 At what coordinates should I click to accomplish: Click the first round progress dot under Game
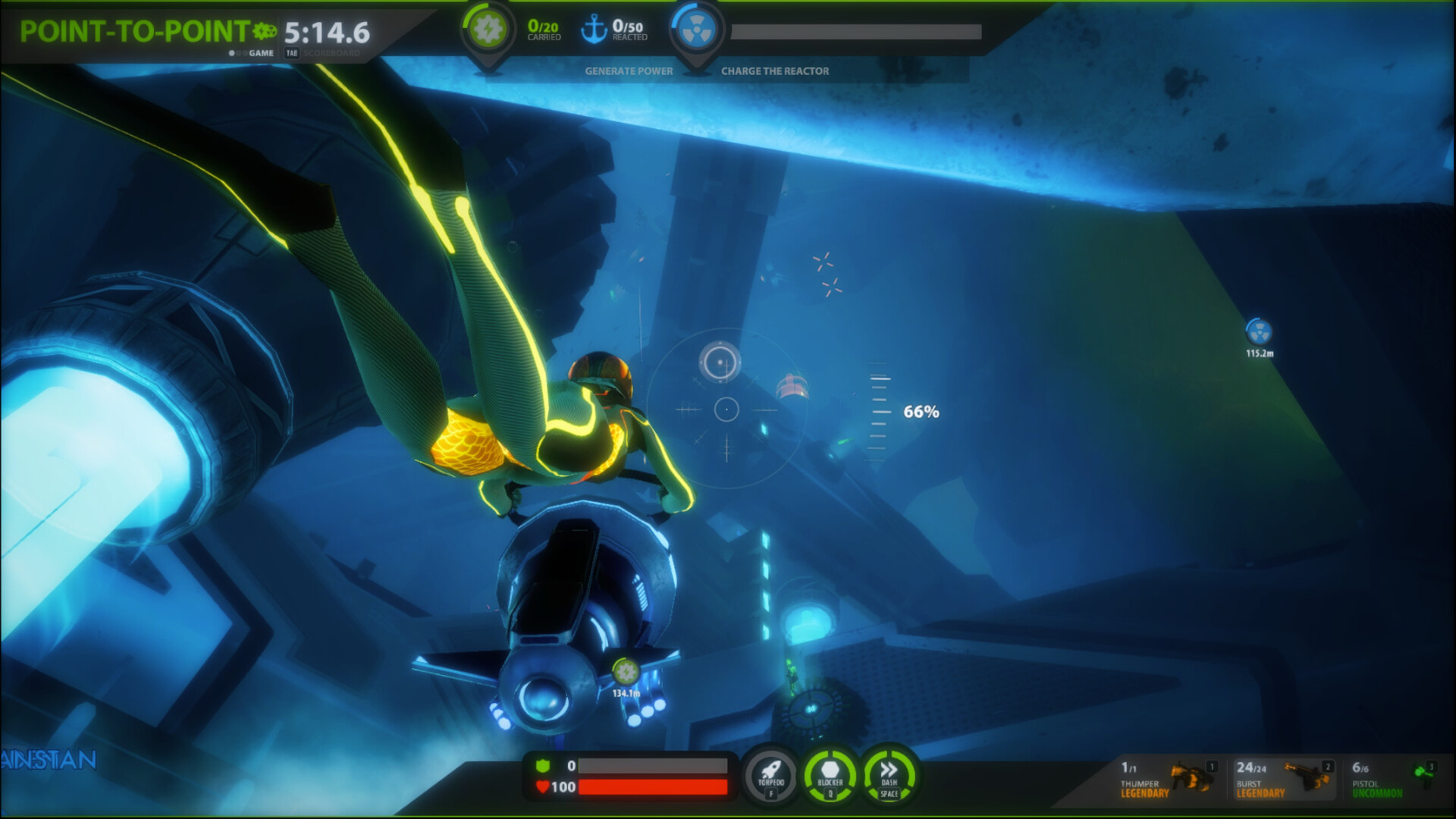pos(233,55)
